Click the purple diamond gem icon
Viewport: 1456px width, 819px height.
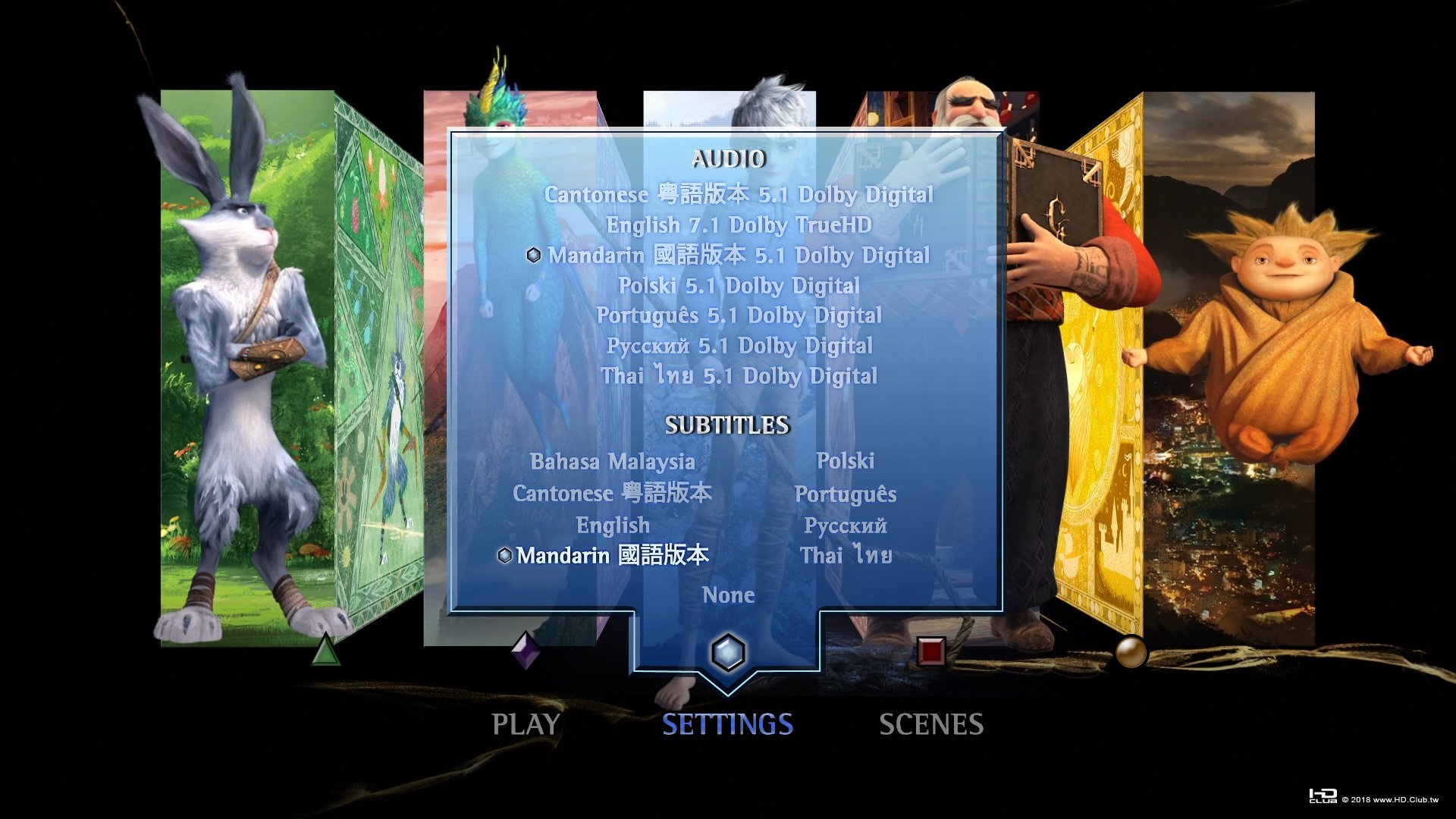click(526, 648)
